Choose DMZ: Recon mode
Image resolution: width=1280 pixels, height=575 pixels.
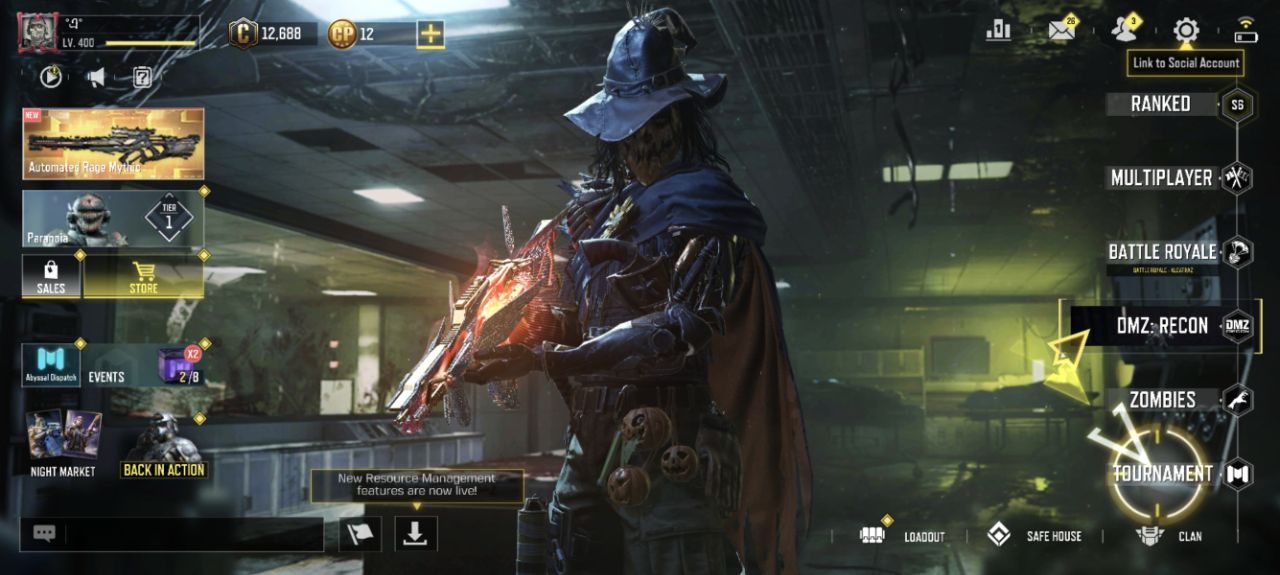click(1162, 326)
